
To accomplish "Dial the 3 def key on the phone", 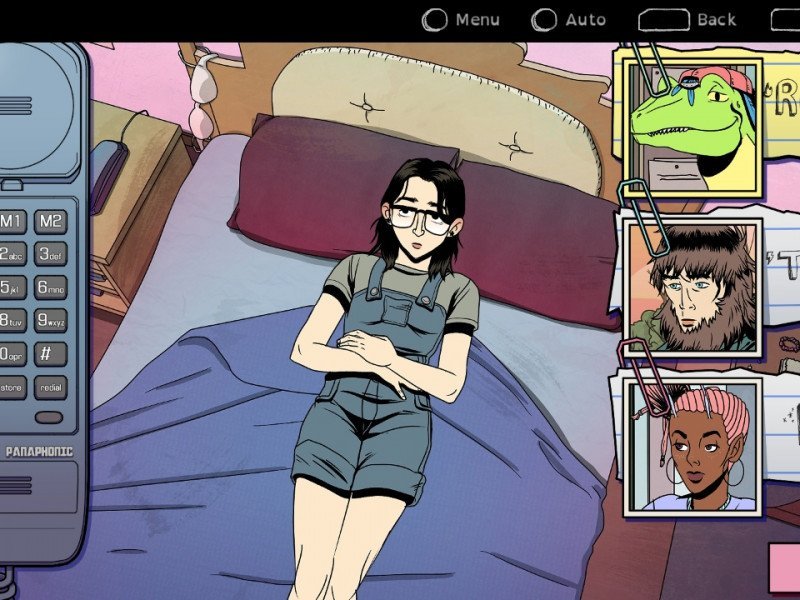I will [51, 254].
